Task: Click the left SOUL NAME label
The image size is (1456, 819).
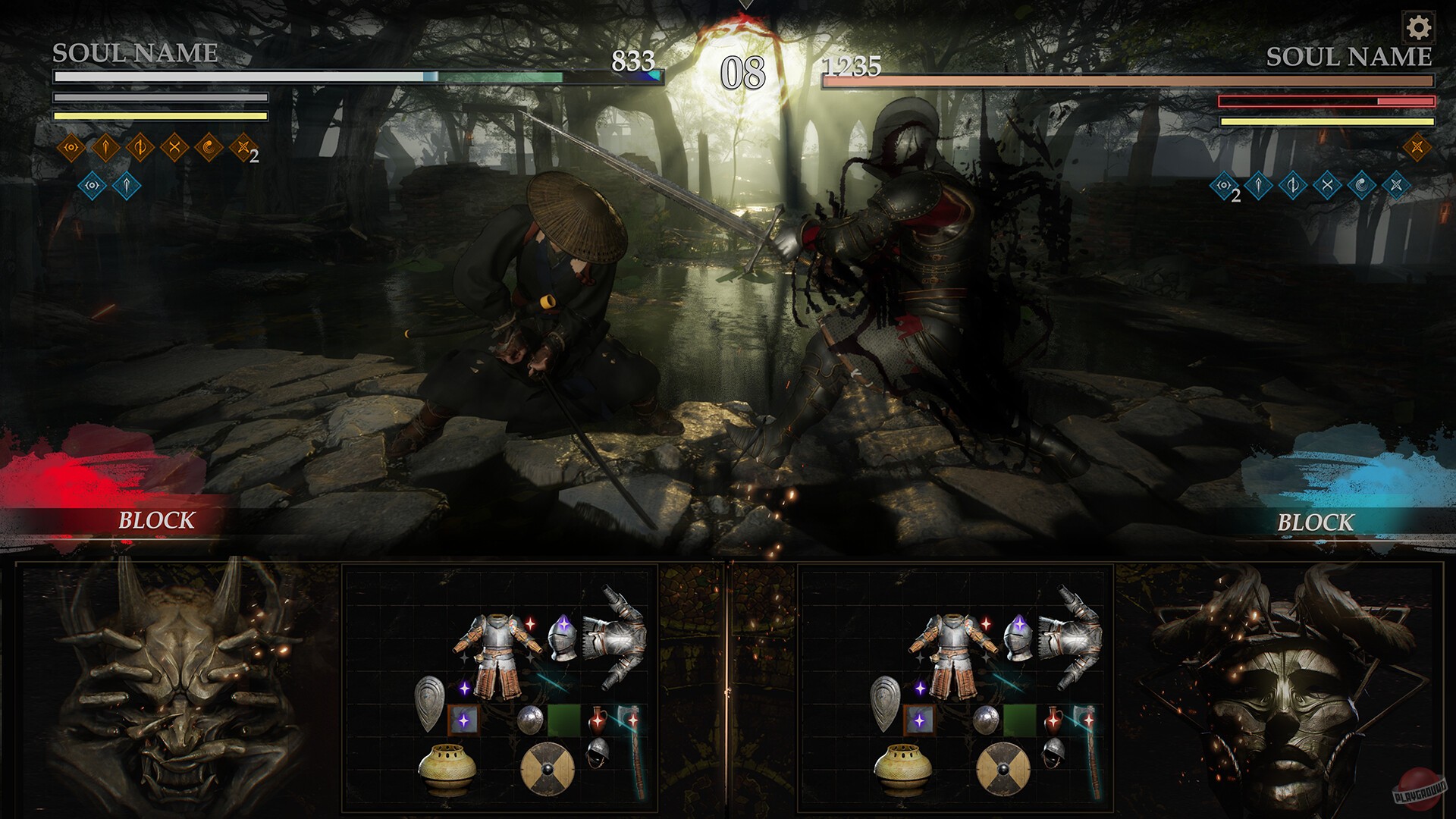Action: pos(134,53)
